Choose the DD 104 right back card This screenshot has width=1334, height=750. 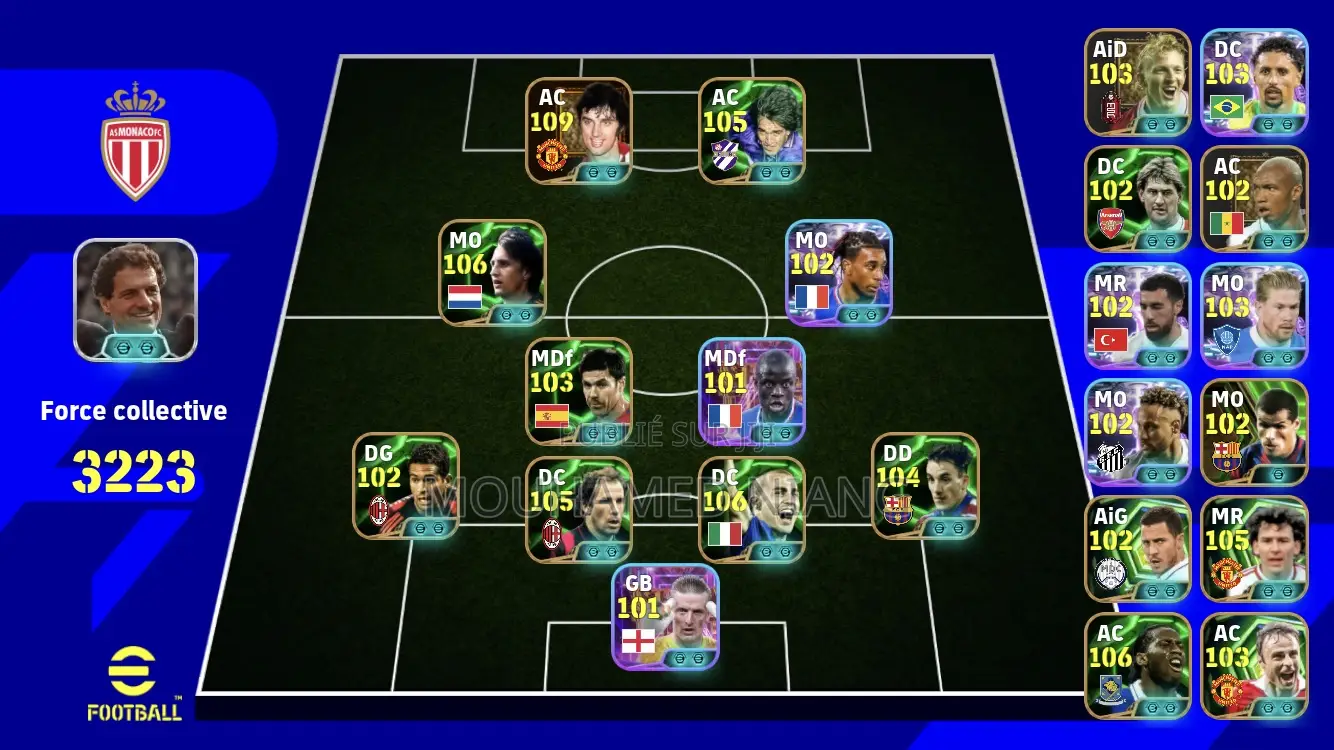(925, 485)
